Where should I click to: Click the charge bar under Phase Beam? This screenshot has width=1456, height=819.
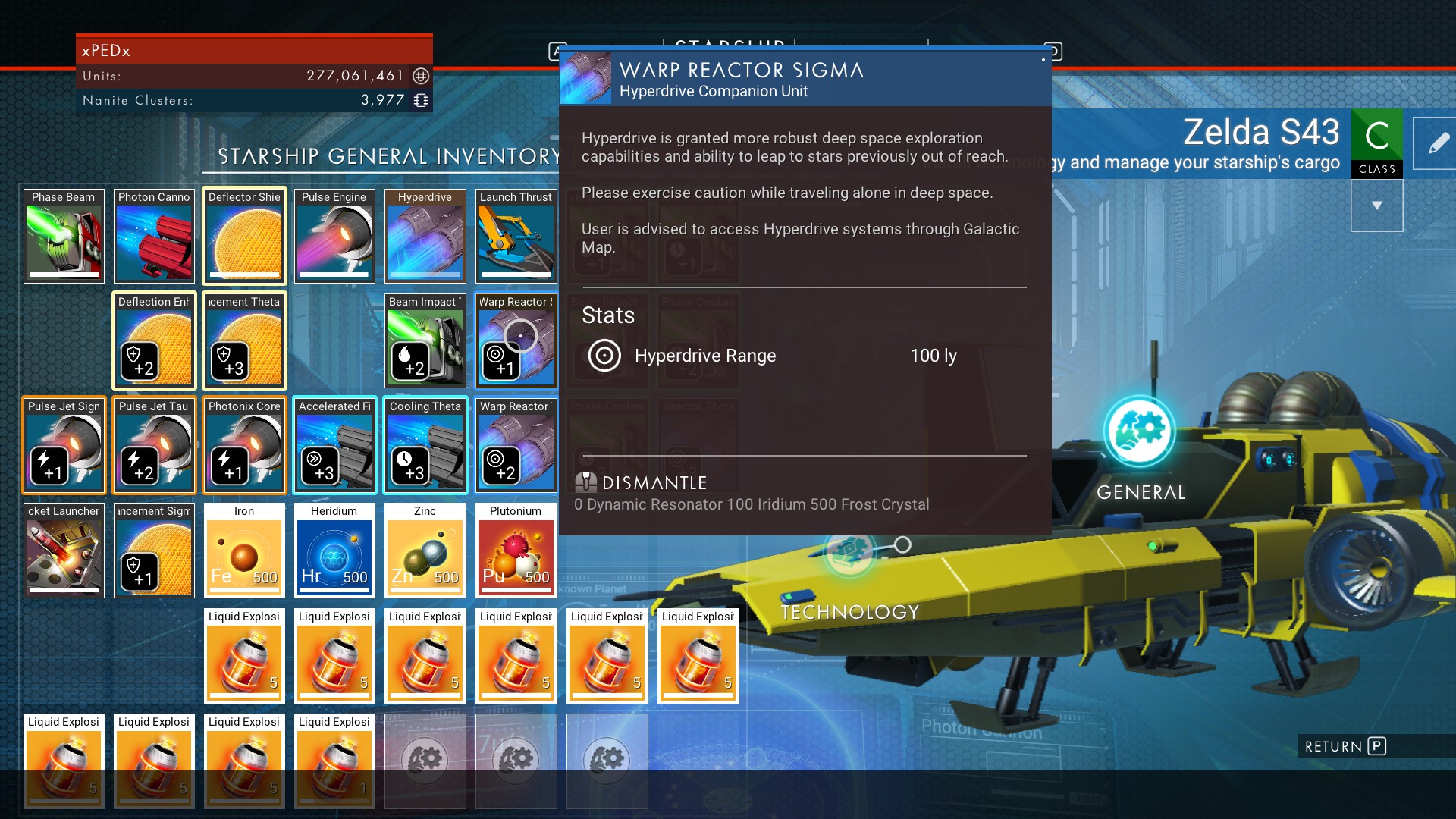click(64, 274)
